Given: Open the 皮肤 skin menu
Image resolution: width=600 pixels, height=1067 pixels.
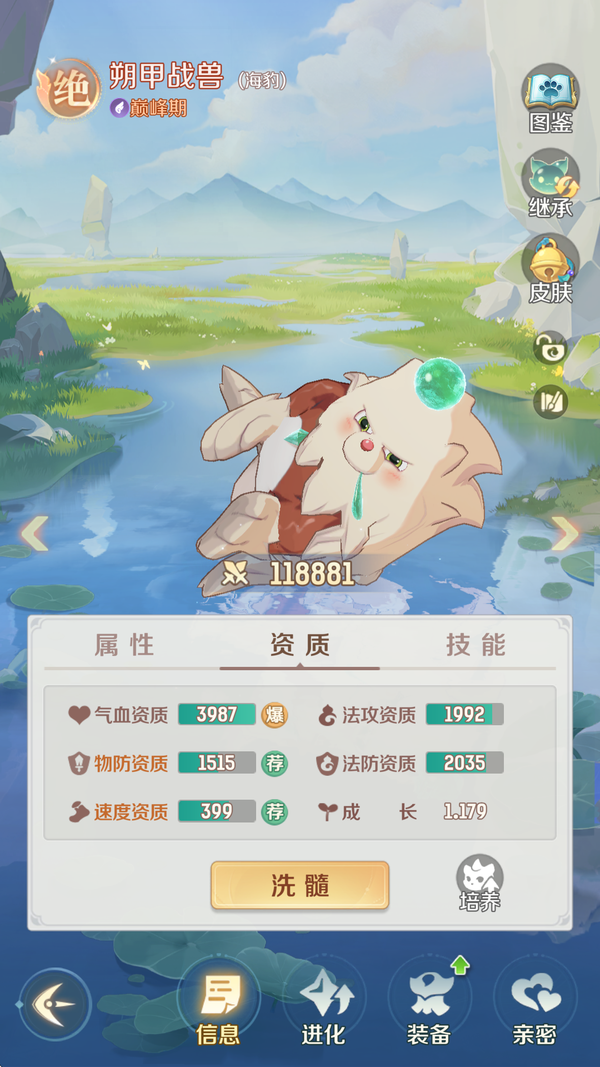Looking at the screenshot, I should click(x=550, y=268).
